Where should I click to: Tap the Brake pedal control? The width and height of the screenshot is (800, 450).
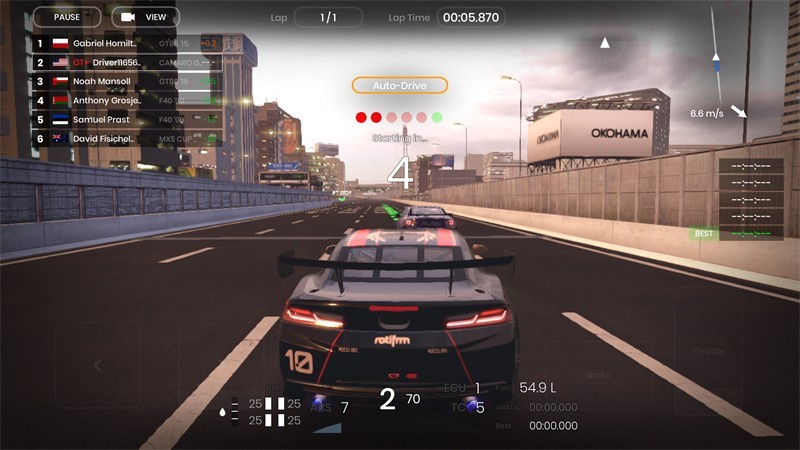pos(599,374)
